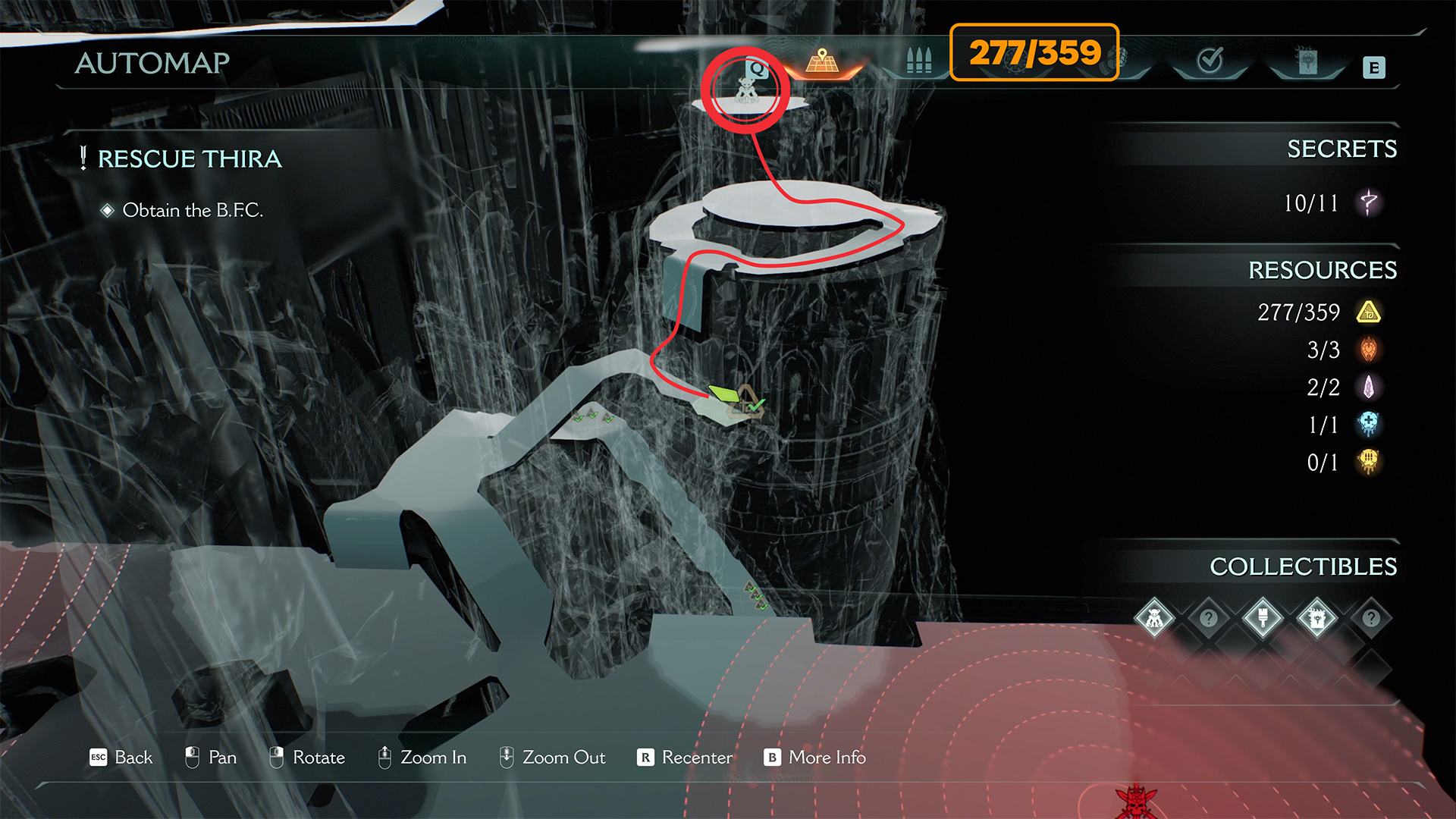The image size is (1456, 819).
Task: Select the demon toy collectible icon
Action: point(1154,618)
